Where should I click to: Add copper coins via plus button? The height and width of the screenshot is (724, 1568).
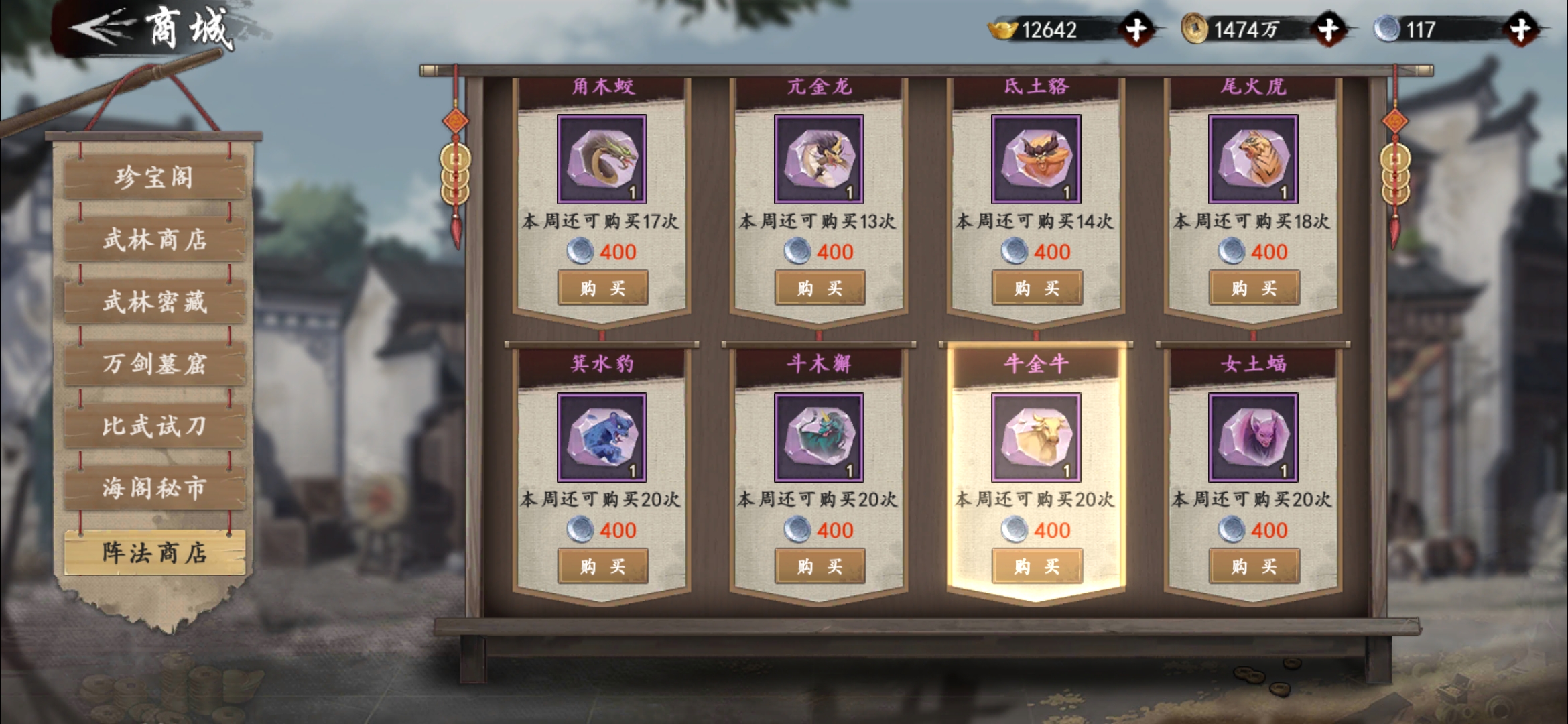pyautogui.click(x=1328, y=29)
